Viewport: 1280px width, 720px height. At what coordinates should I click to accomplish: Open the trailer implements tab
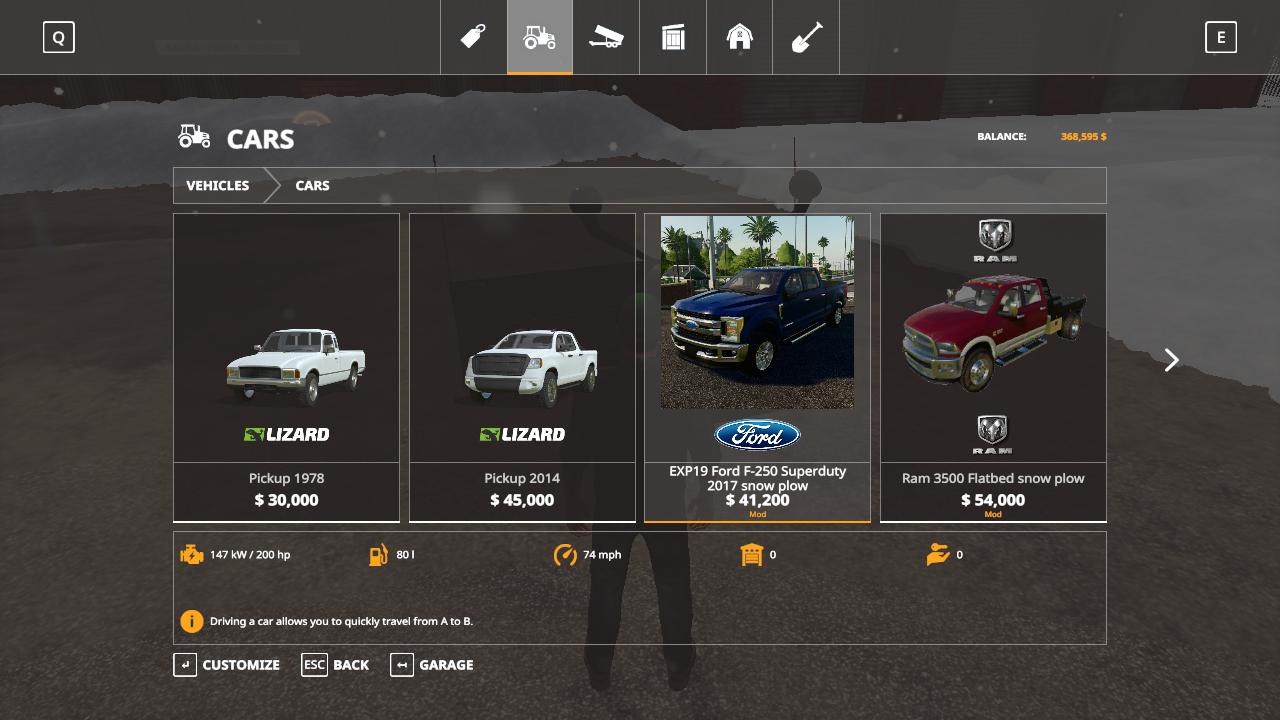tap(606, 37)
